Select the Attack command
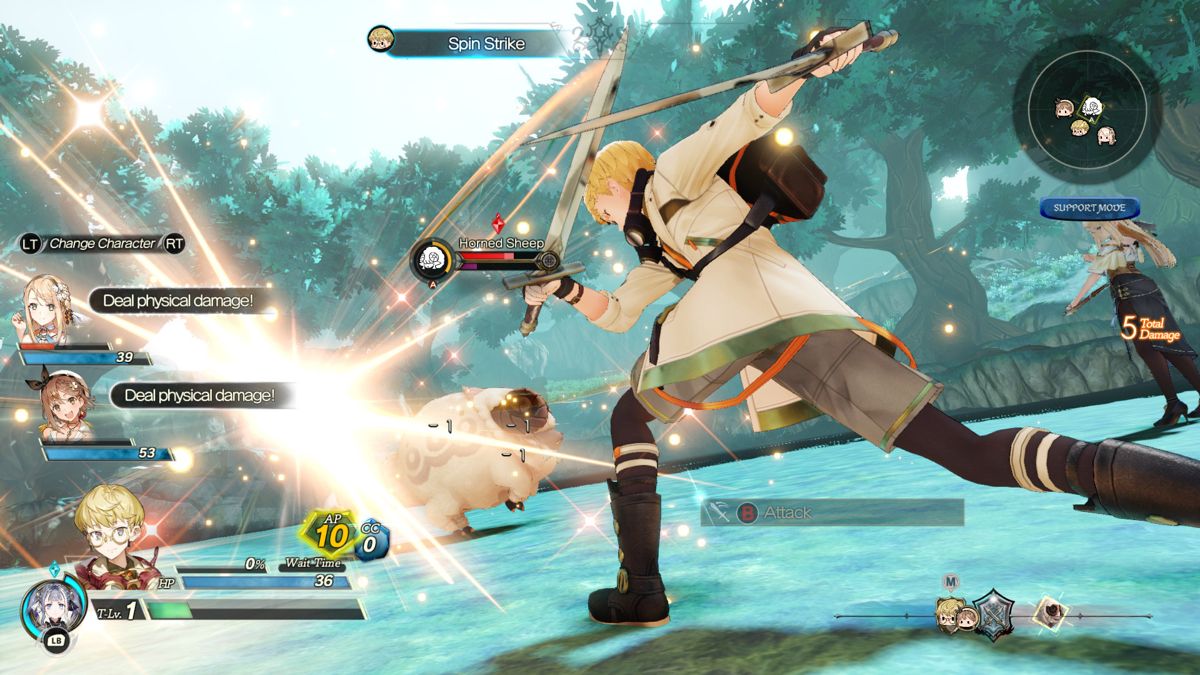 (833, 513)
